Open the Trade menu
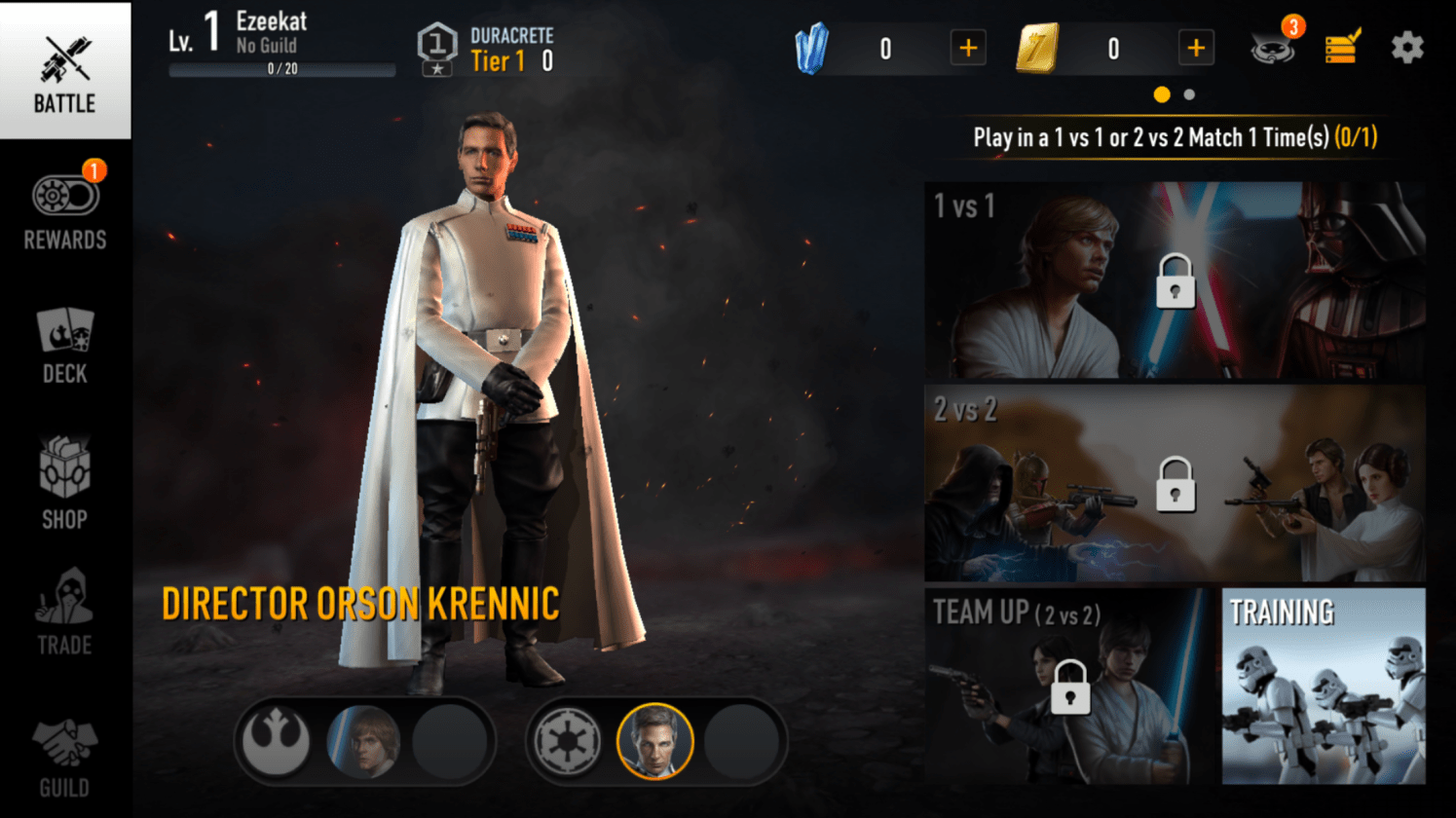This screenshot has height=818, width=1456. coord(65,612)
